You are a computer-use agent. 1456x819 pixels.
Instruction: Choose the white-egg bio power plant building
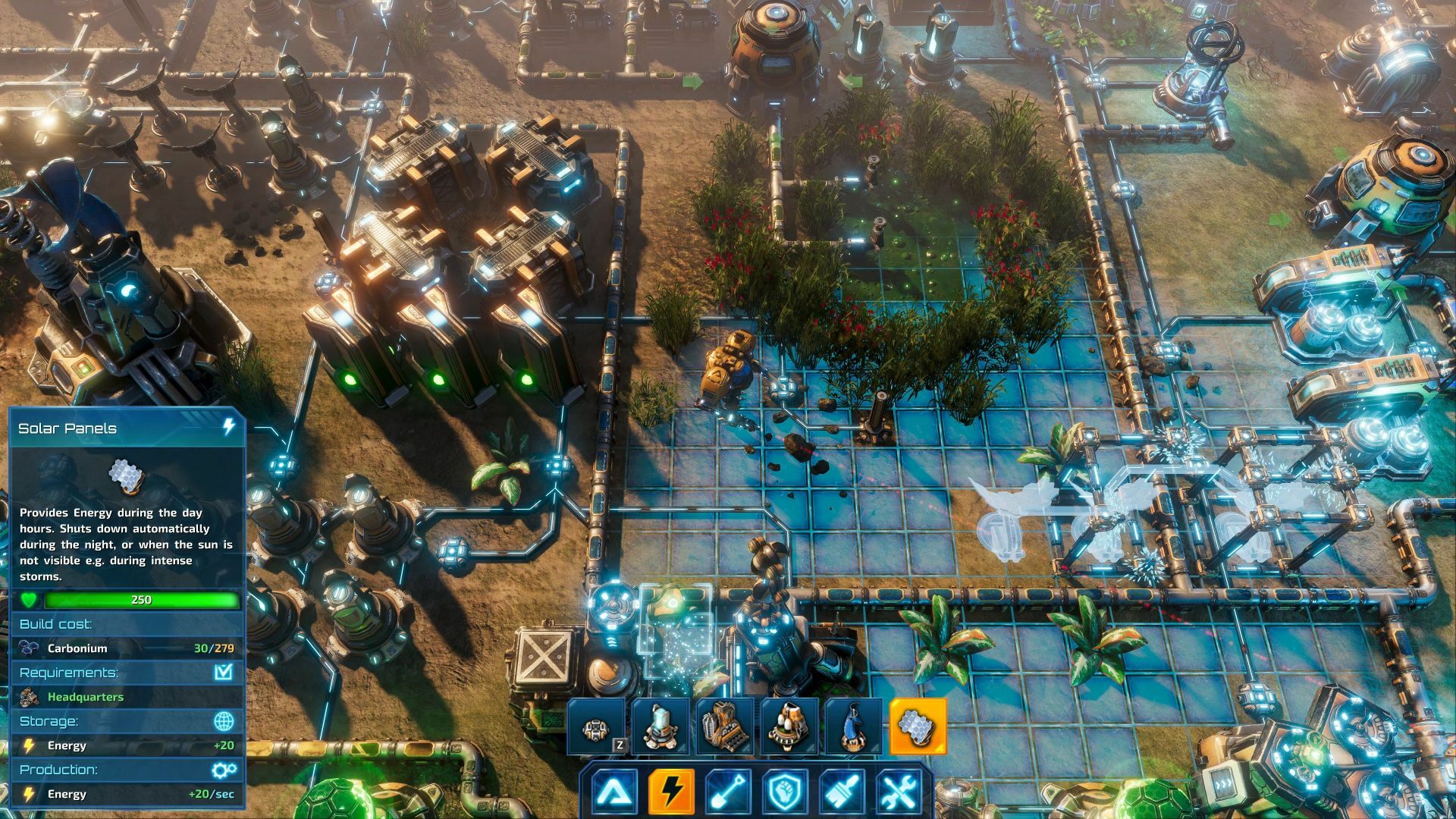[789, 726]
